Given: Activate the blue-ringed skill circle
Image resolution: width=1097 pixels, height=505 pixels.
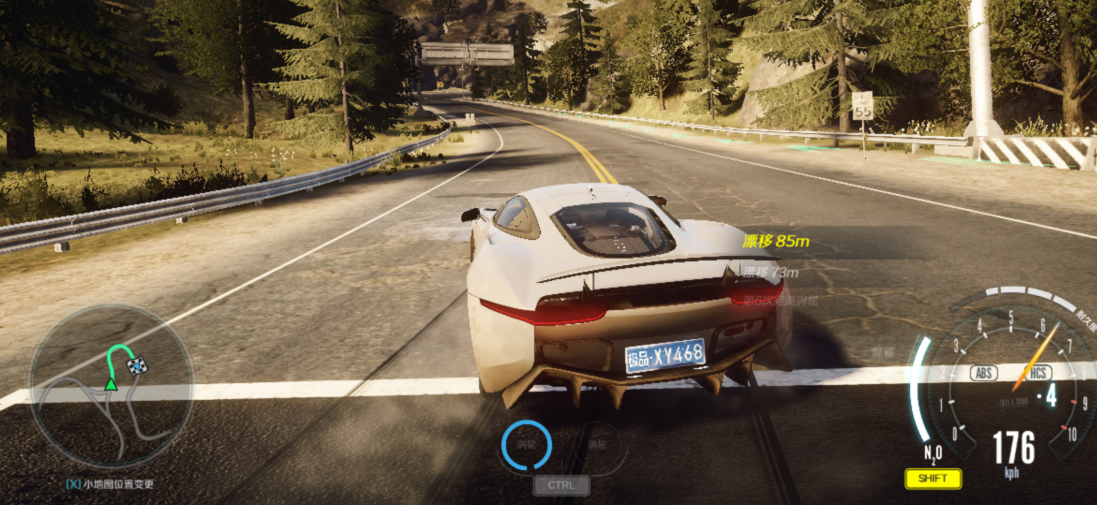Looking at the screenshot, I should pyautogui.click(x=526, y=446).
